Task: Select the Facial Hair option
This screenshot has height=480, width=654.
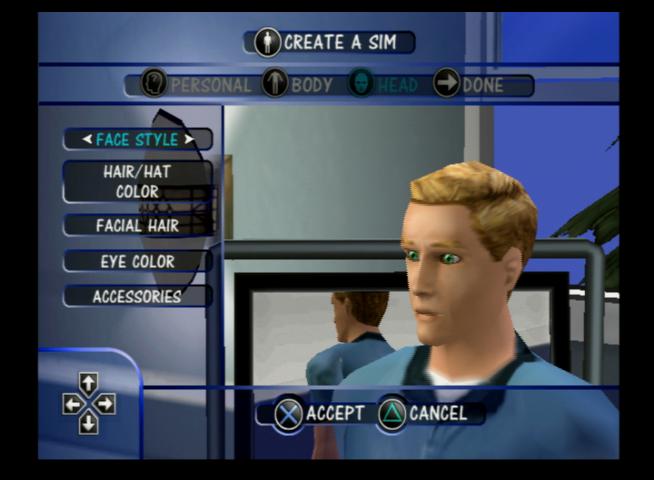Action: (x=137, y=226)
